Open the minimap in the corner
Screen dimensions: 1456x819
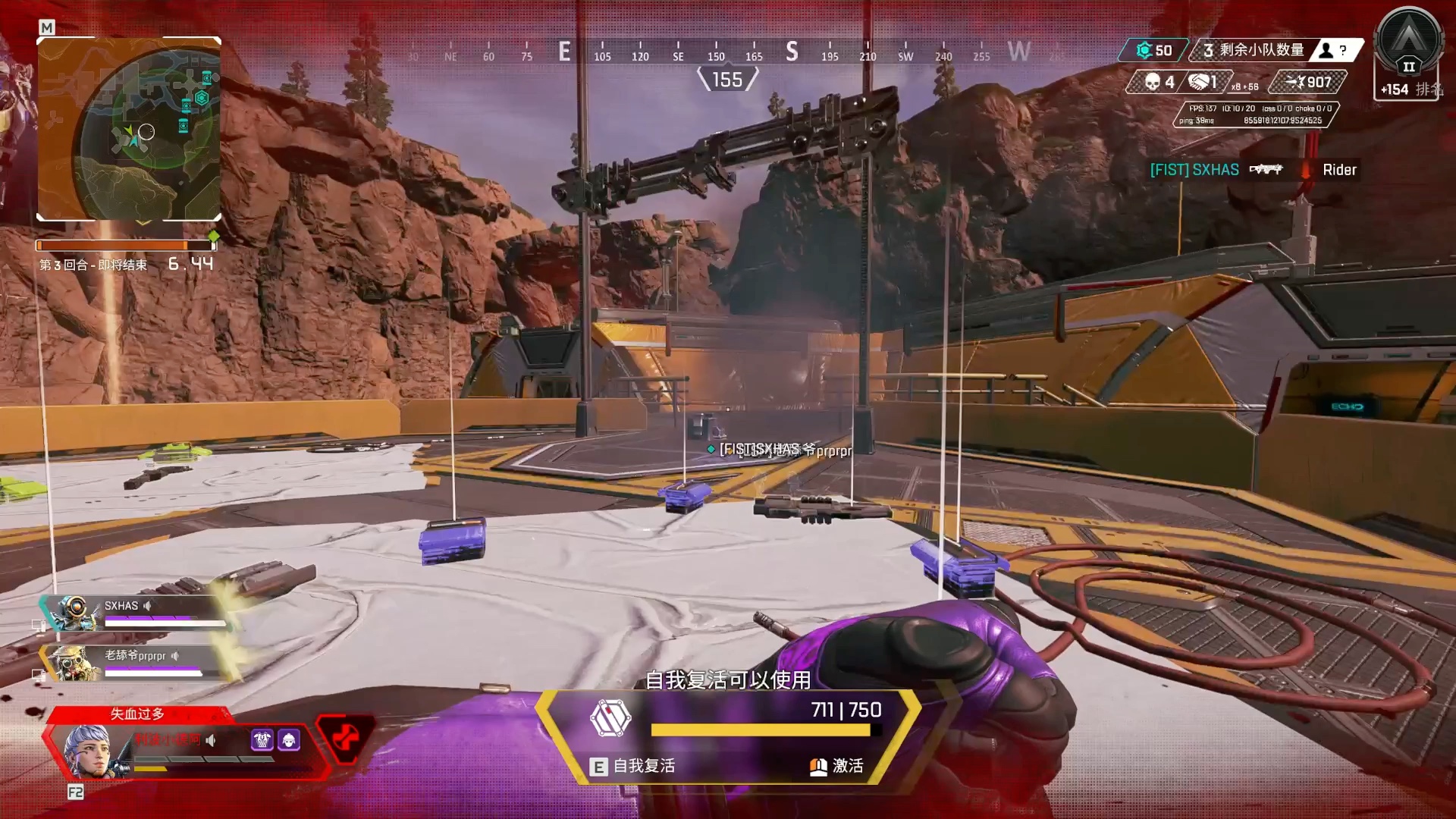[x=129, y=129]
